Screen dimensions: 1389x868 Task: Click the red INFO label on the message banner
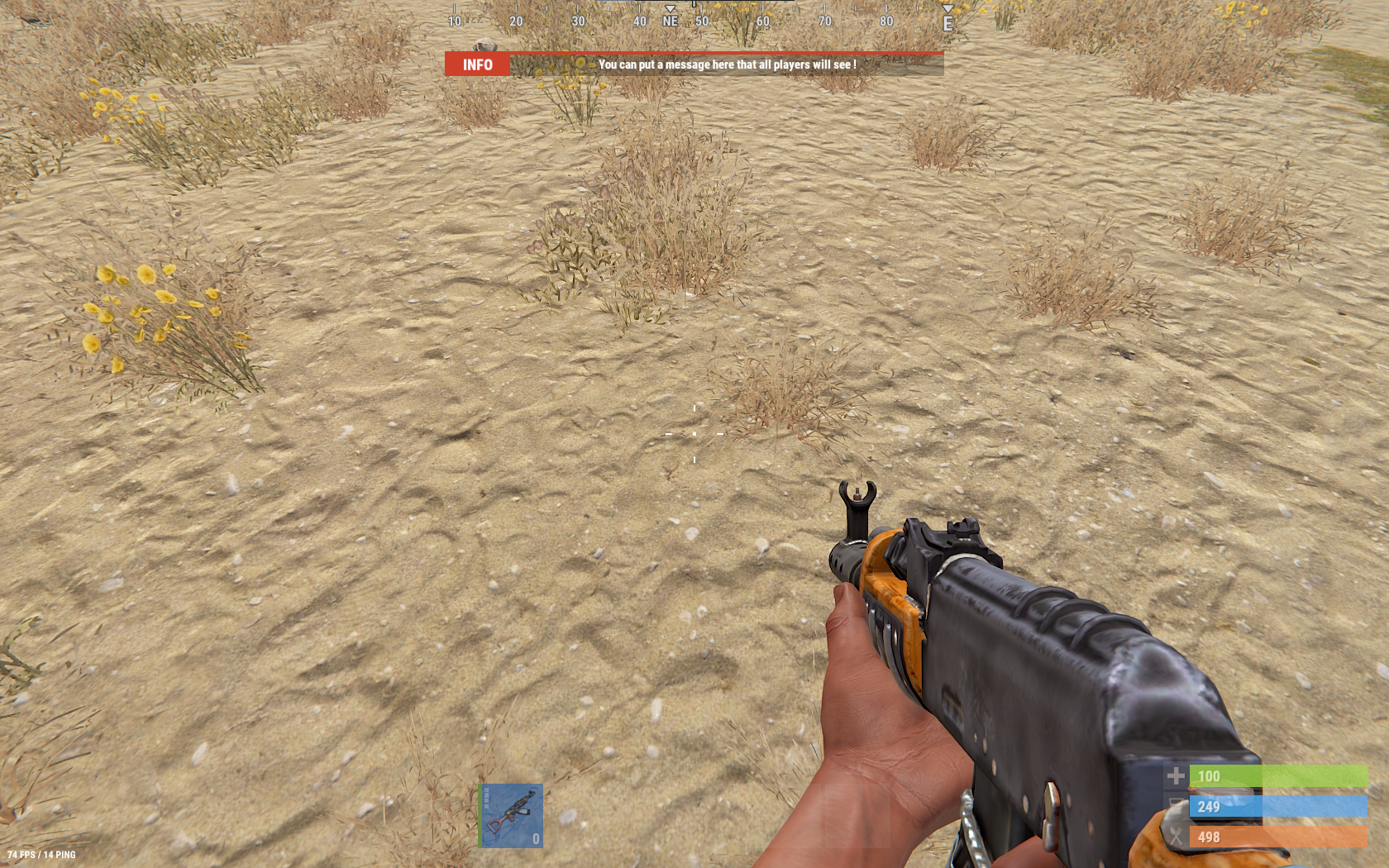tap(480, 64)
